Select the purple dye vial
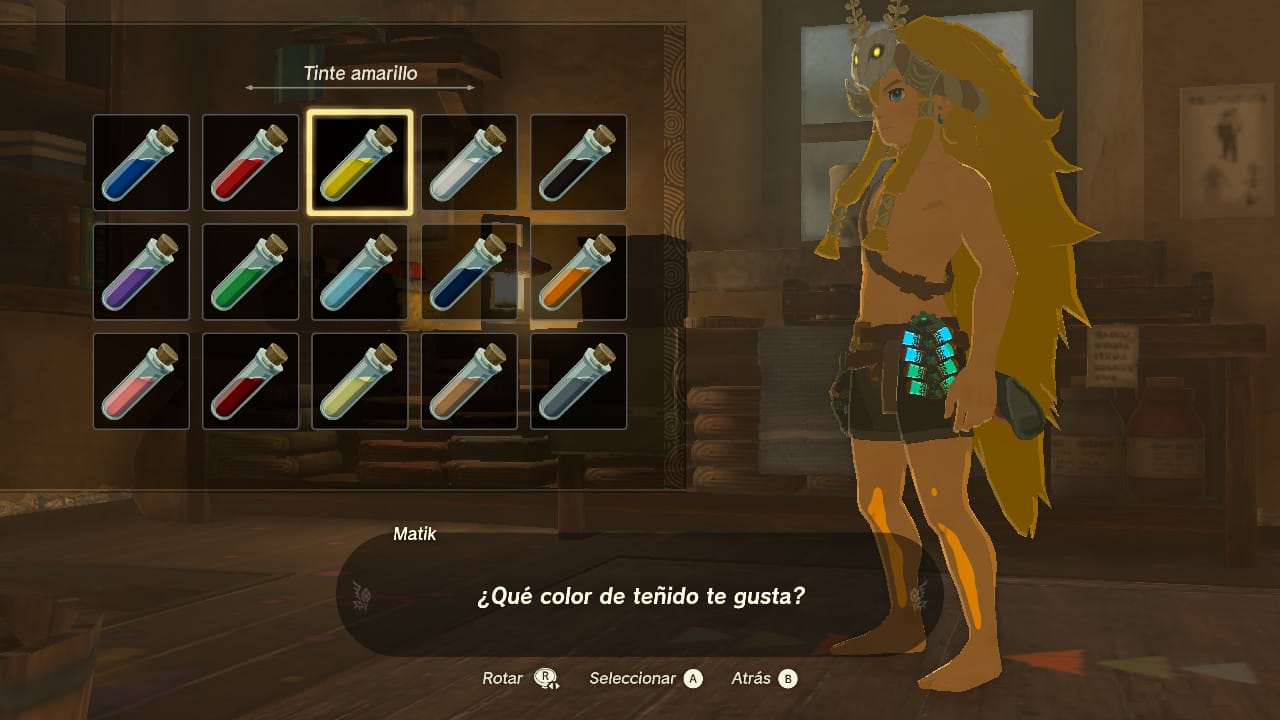 pyautogui.click(x=141, y=272)
